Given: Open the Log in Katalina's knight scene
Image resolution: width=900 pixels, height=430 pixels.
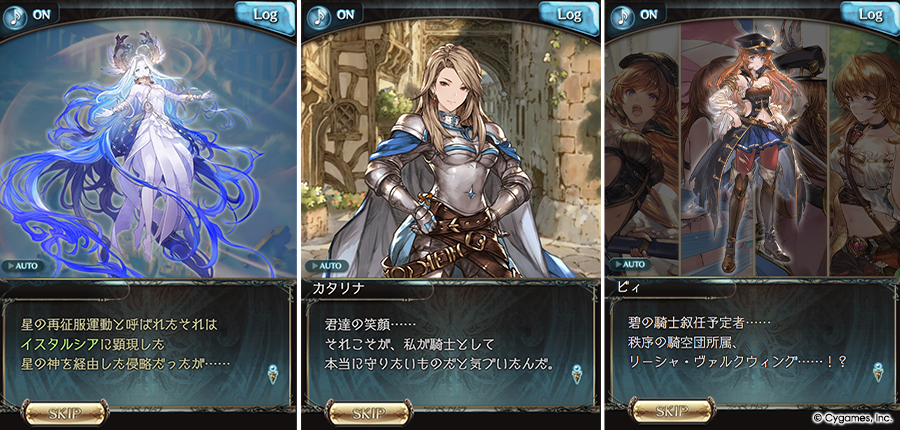Looking at the screenshot, I should coord(568,14).
